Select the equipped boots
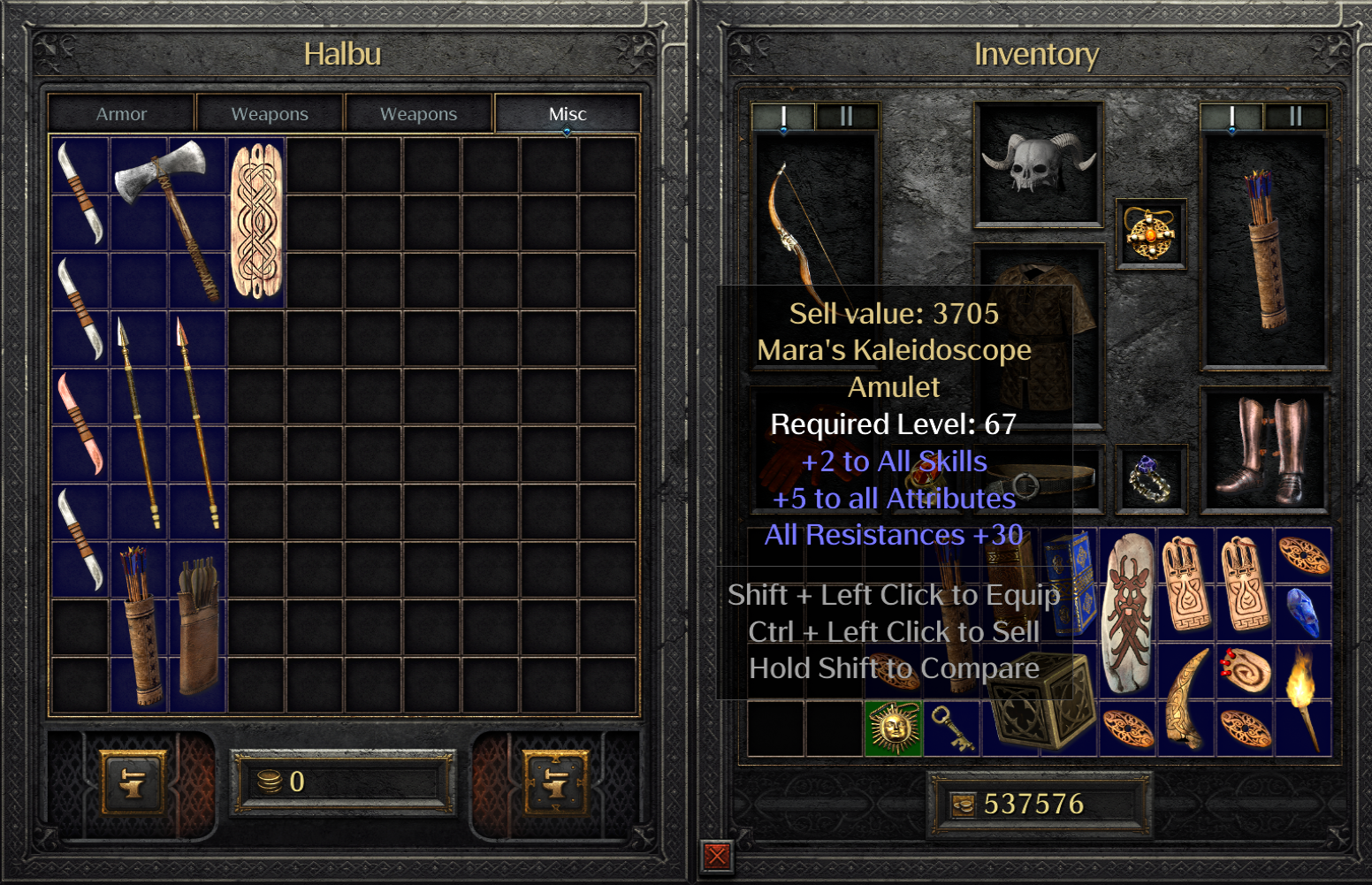1372x885 pixels. coord(1266,453)
